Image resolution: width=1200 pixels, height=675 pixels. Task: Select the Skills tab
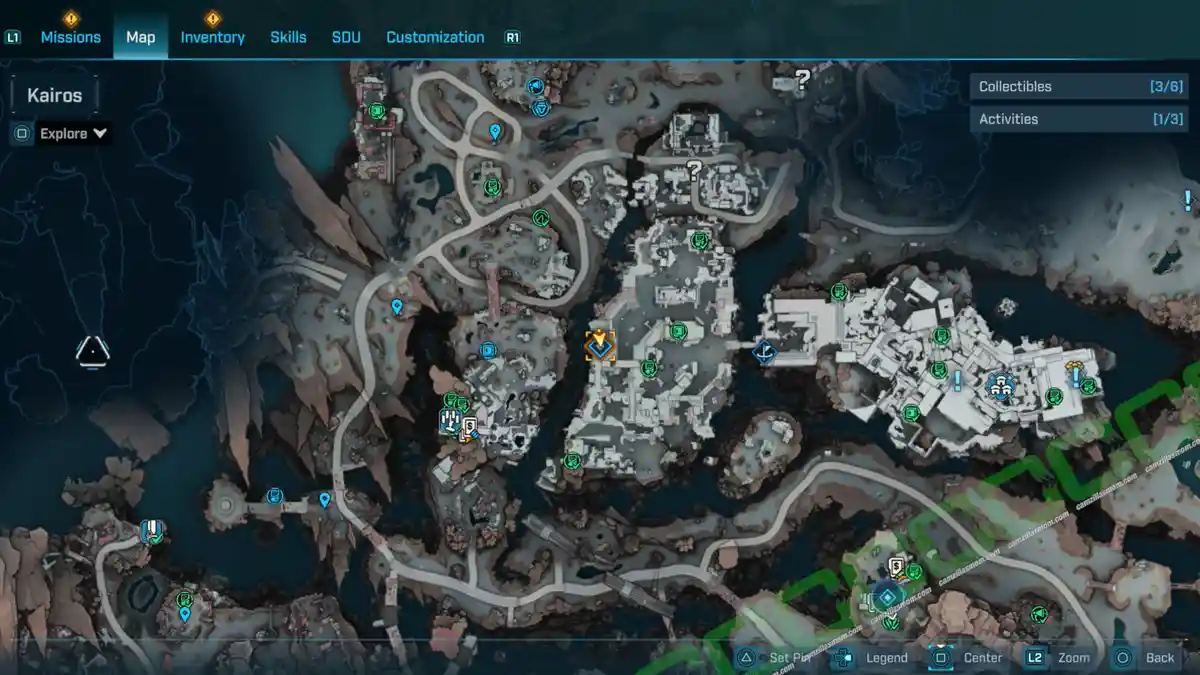point(288,37)
